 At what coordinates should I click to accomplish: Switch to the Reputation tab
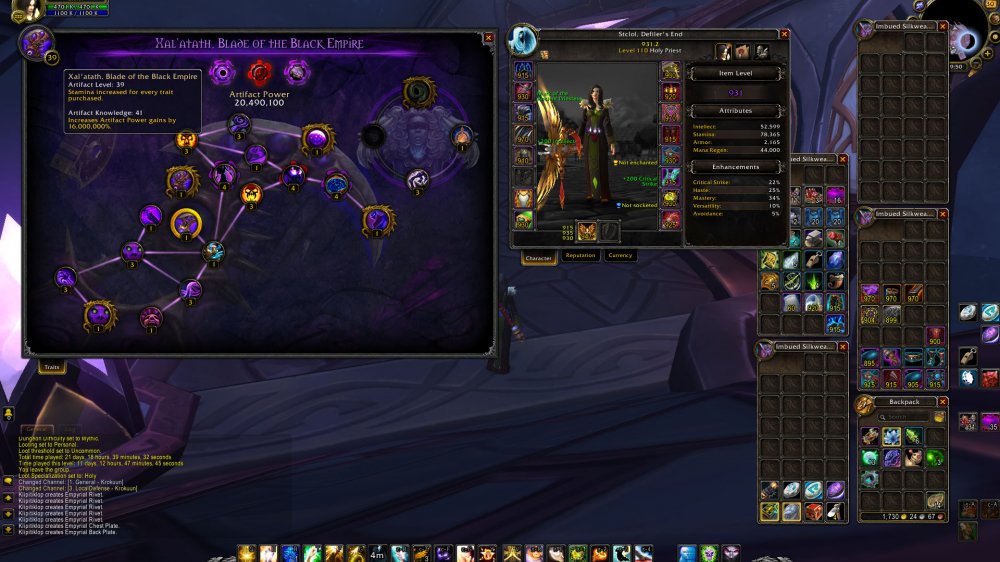point(580,256)
